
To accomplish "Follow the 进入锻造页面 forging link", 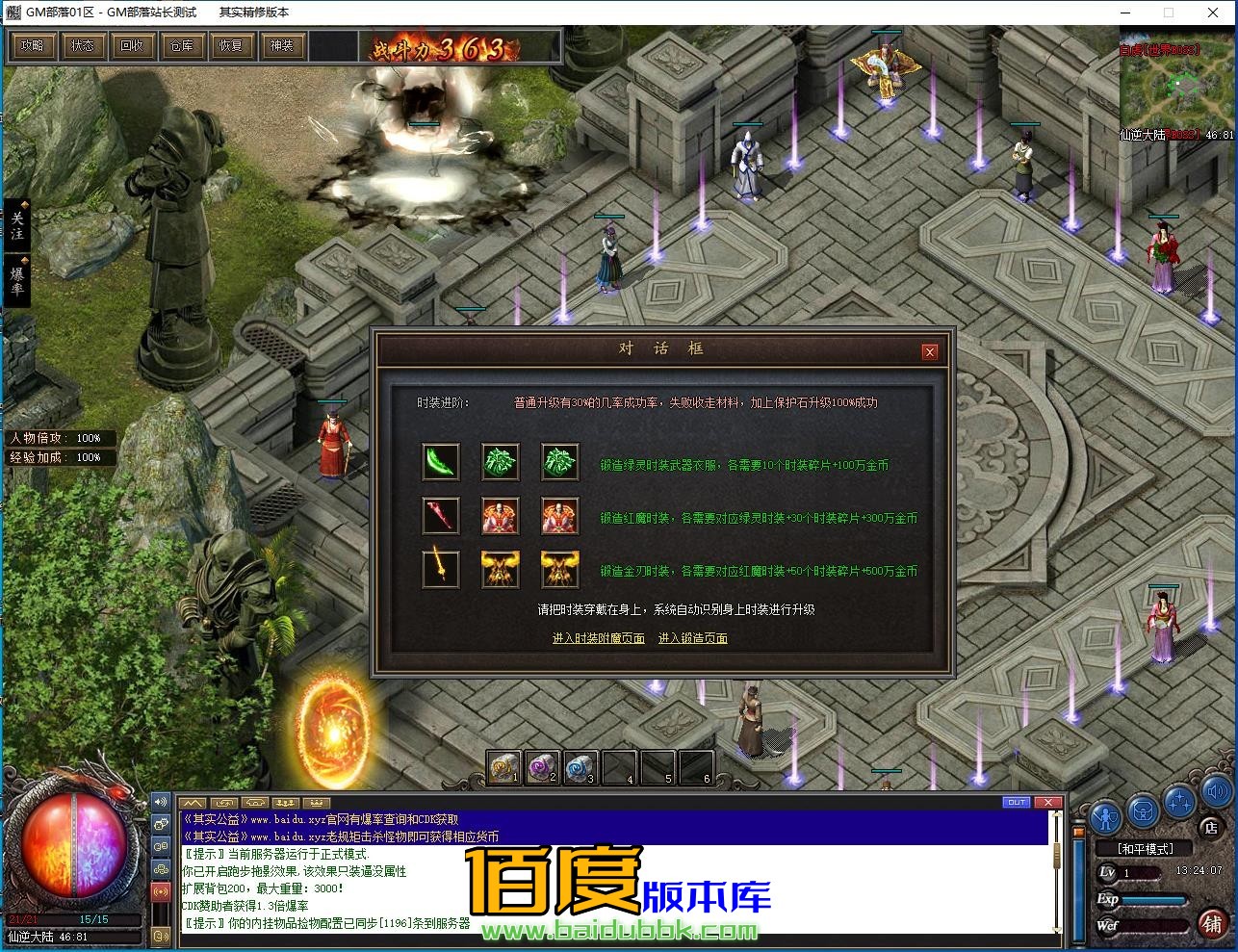I will point(692,638).
